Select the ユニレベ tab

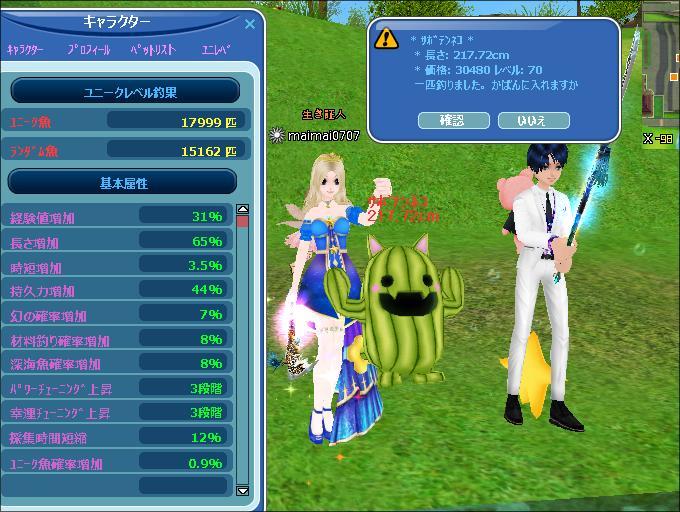(216, 49)
